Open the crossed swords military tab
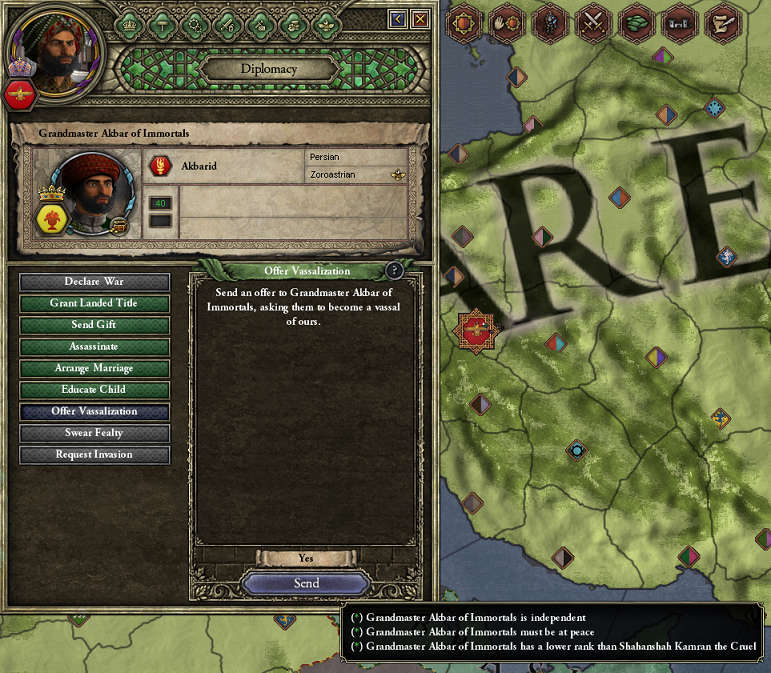Viewport: 771px width, 673px height. point(593,22)
